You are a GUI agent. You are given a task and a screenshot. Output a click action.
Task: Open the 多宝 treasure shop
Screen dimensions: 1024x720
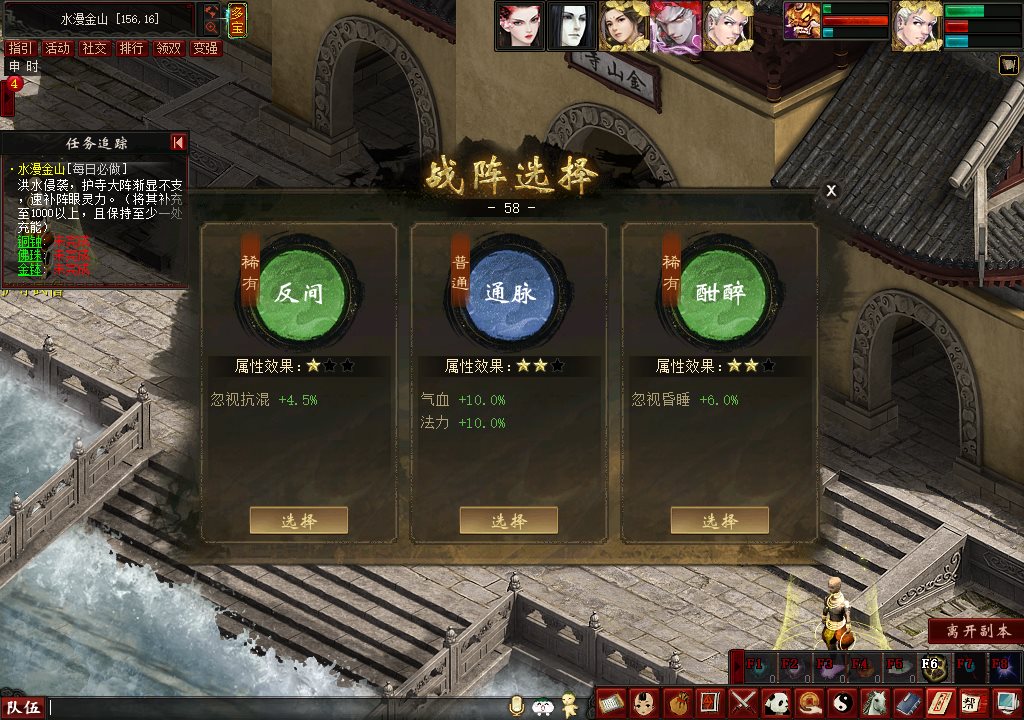pyautogui.click(x=237, y=20)
